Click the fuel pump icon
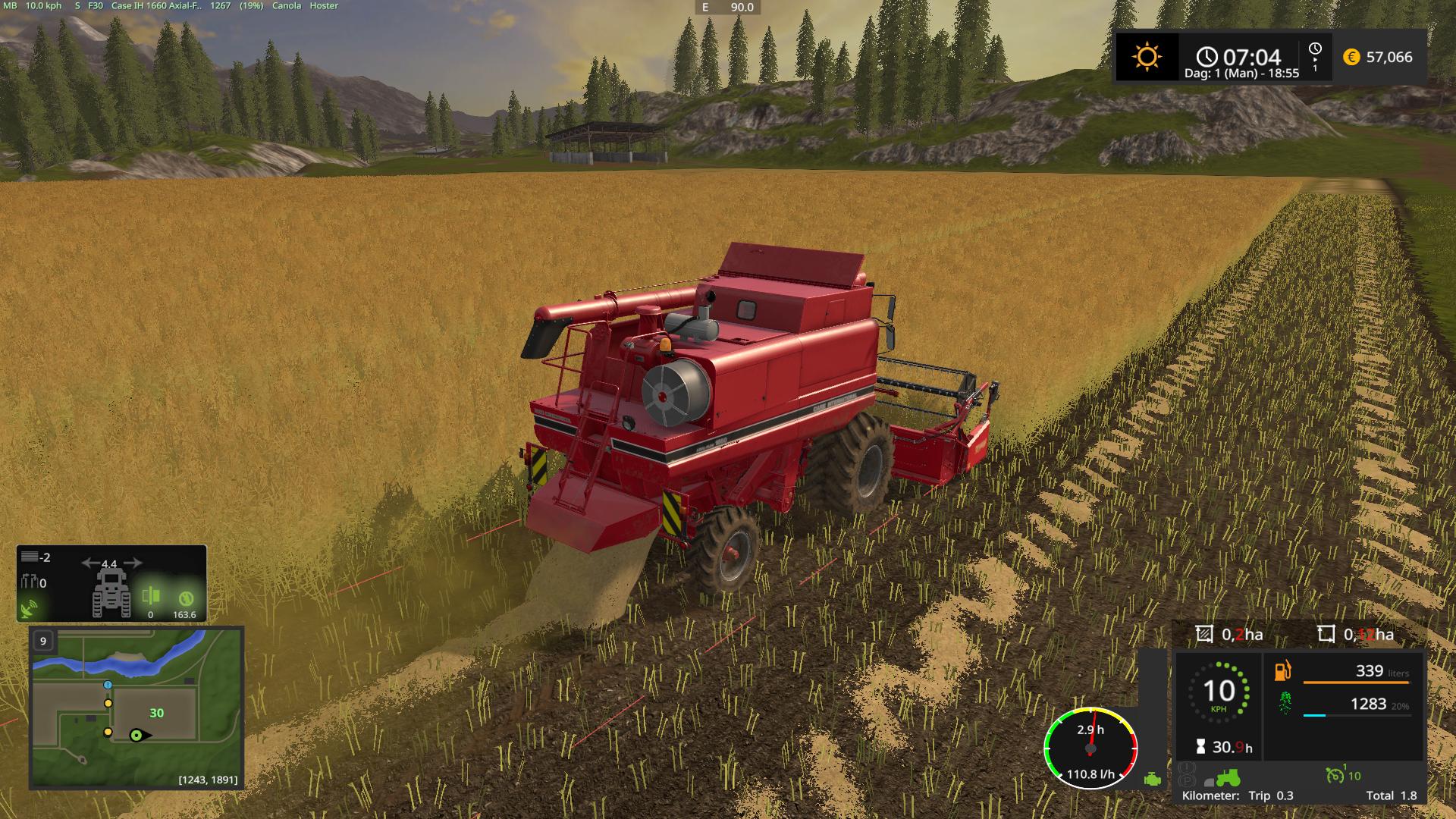Viewport: 1456px width, 819px height. pyautogui.click(x=1283, y=673)
